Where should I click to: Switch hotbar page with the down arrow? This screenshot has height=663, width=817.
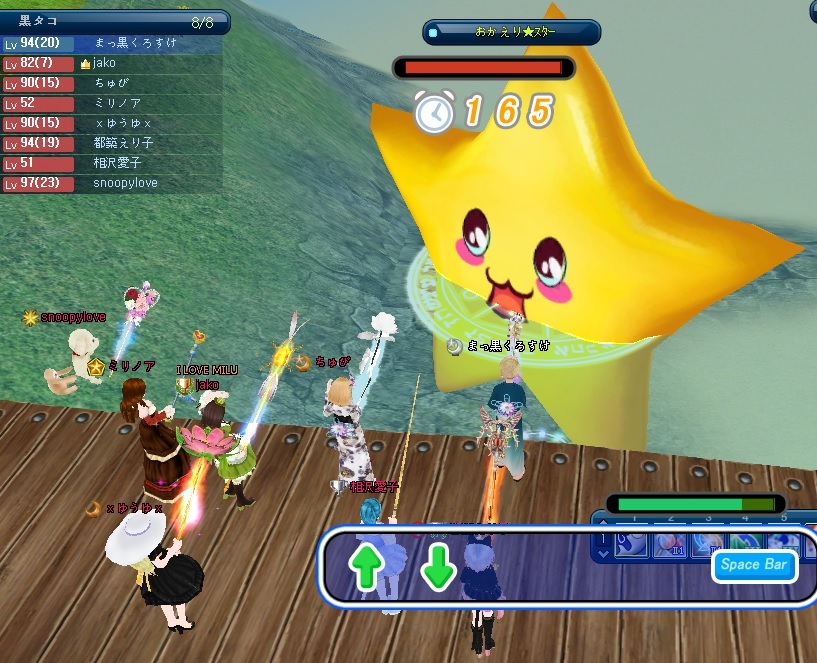click(602, 553)
